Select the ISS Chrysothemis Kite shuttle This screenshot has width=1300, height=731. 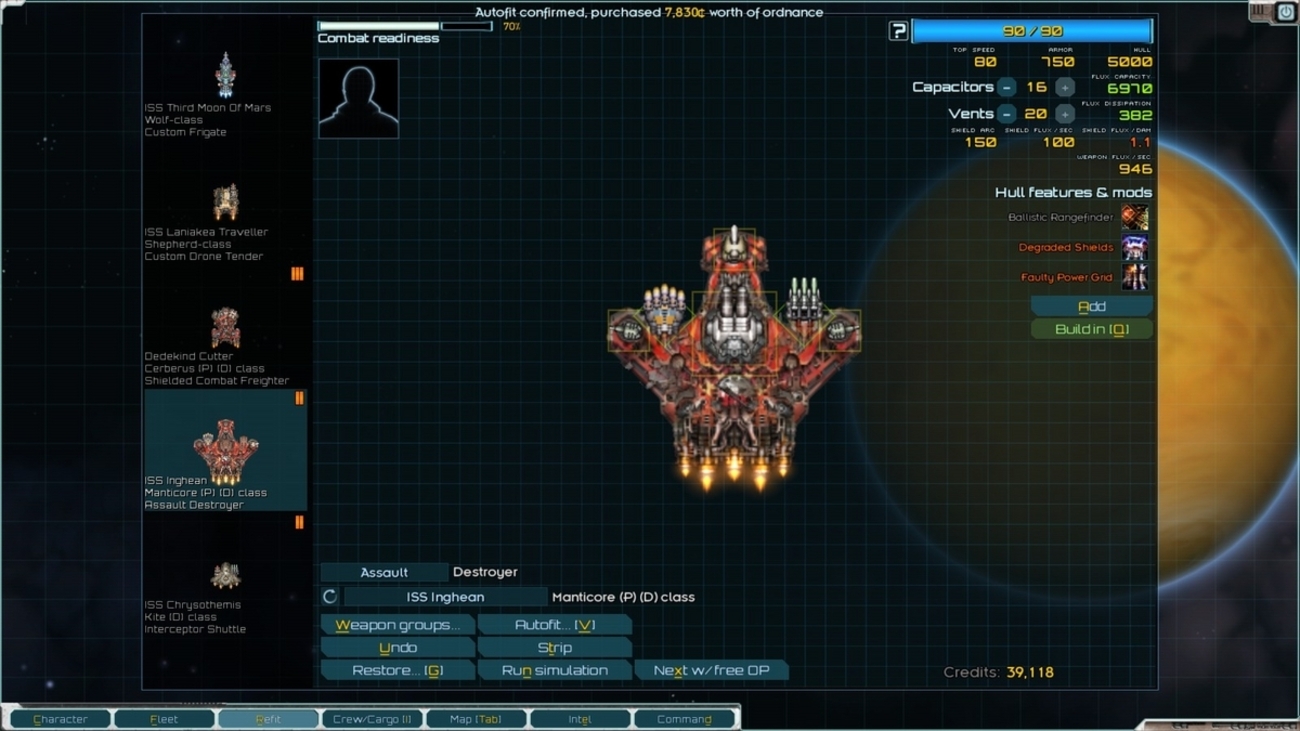[225, 588]
